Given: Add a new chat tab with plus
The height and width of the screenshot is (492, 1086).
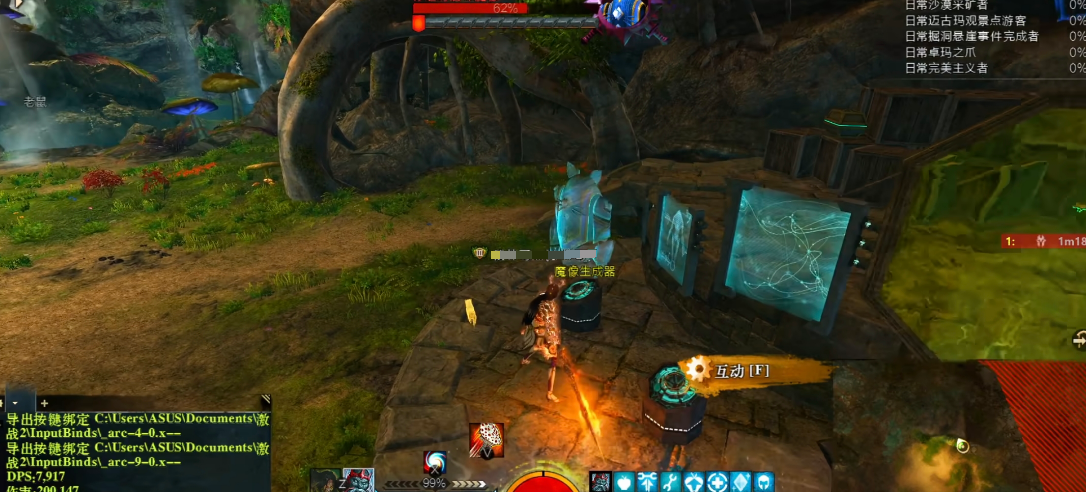Looking at the screenshot, I should (44, 402).
